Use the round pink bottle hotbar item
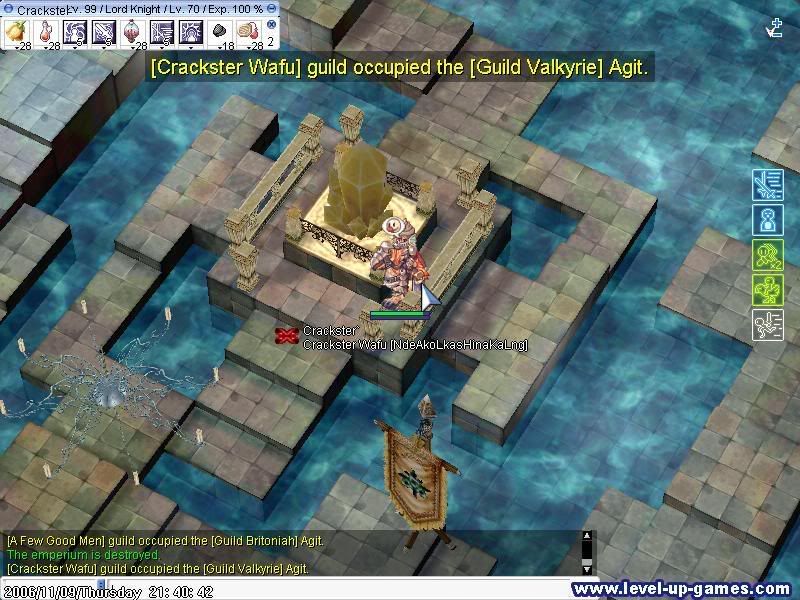The width and height of the screenshot is (800, 600). click(x=133, y=31)
